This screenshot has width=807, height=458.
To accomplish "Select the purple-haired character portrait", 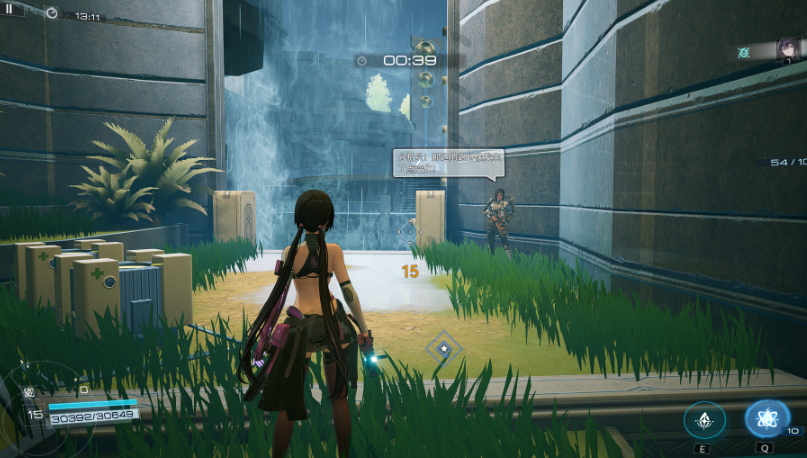I will 790,50.
